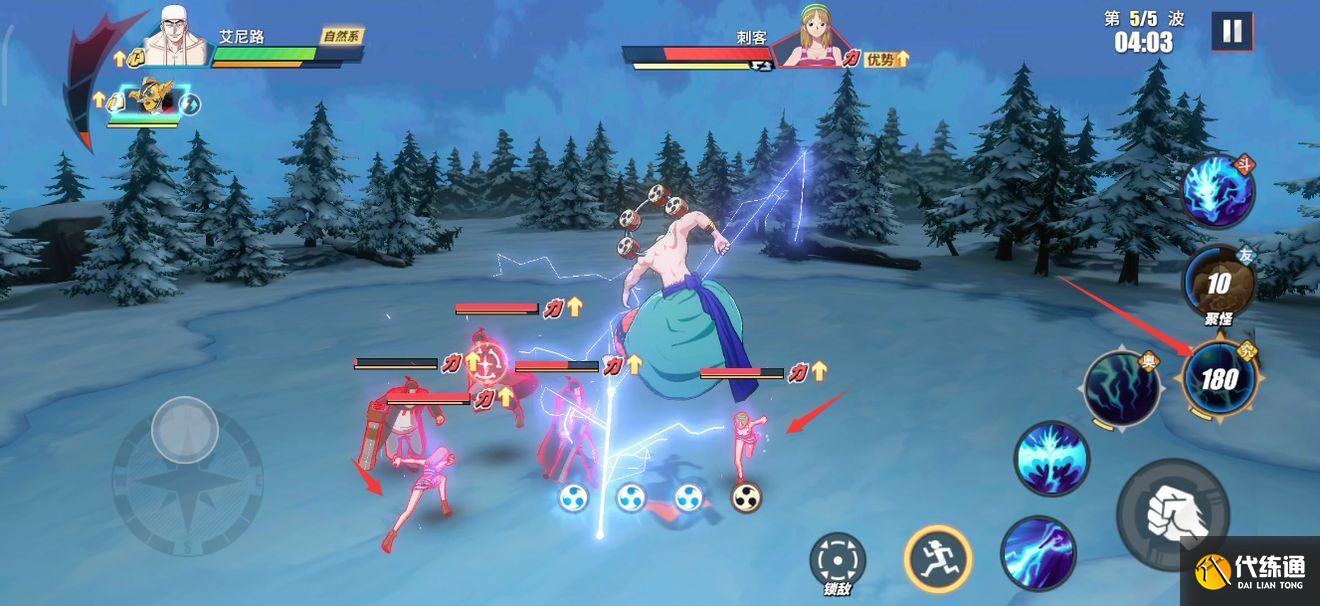Switch to the yellow-haired partner character portrait
The width and height of the screenshot is (1320, 606).
152,100
